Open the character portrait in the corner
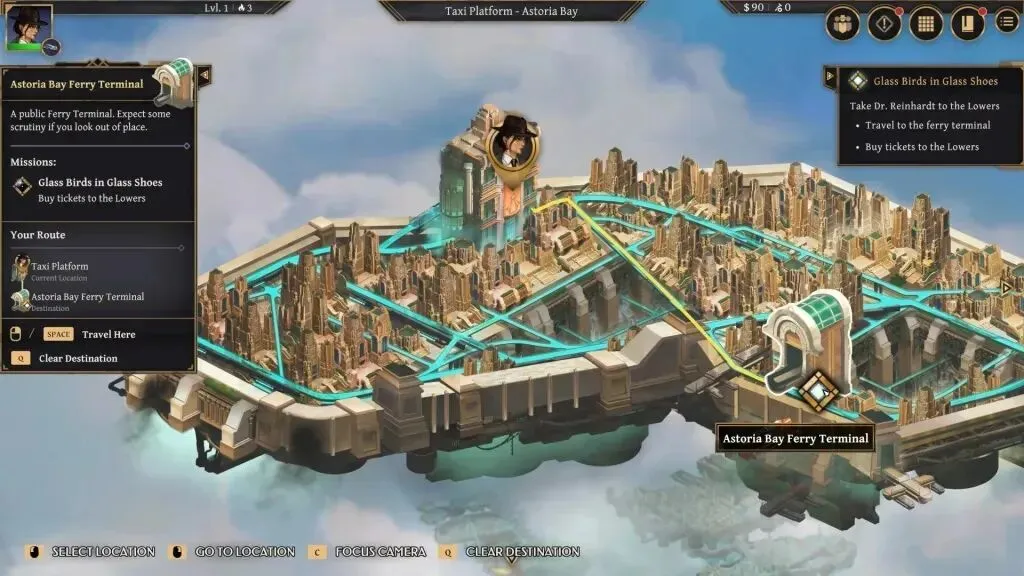 (28, 27)
